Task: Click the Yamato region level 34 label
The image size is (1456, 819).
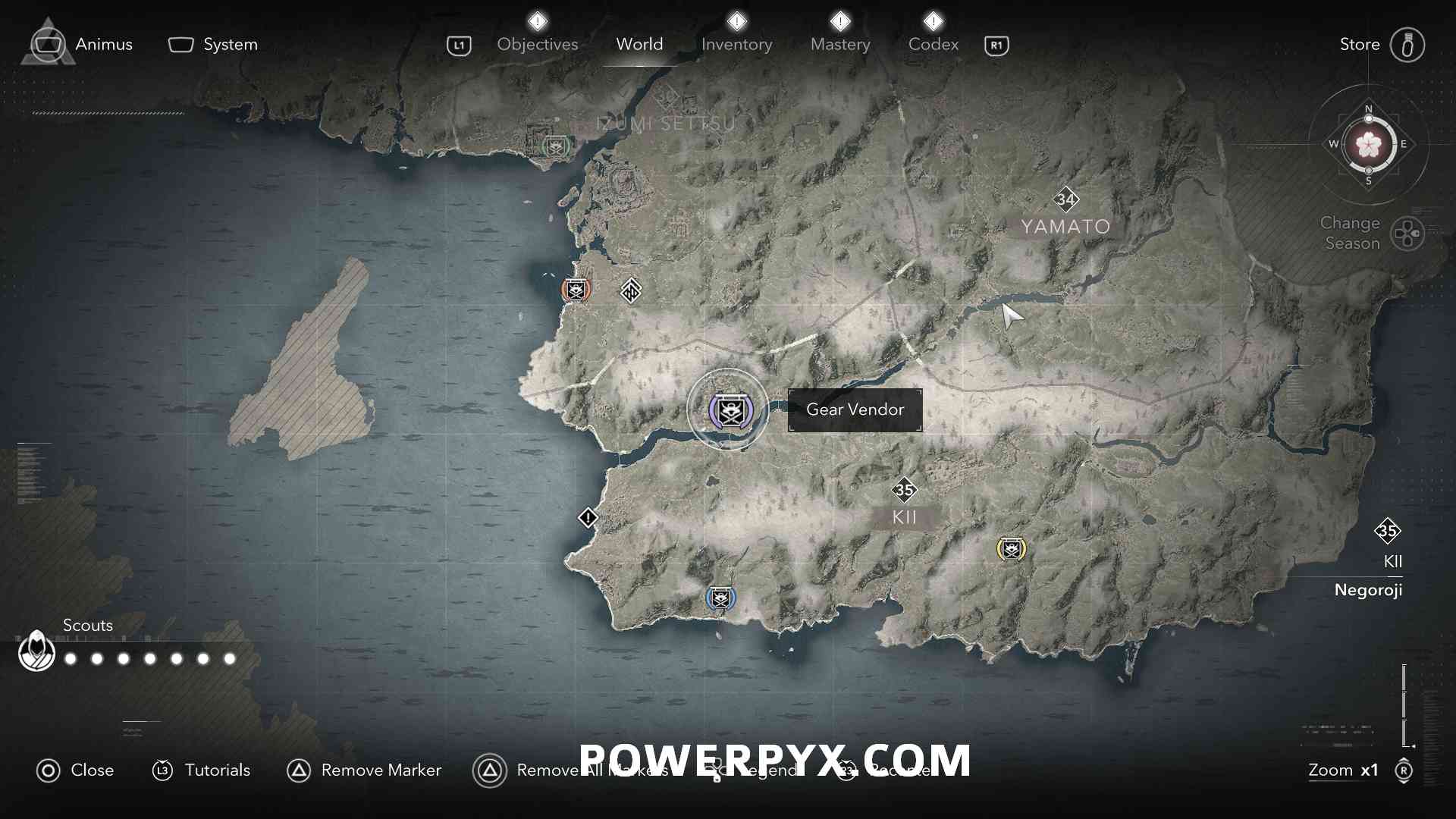Action: [x=1065, y=200]
